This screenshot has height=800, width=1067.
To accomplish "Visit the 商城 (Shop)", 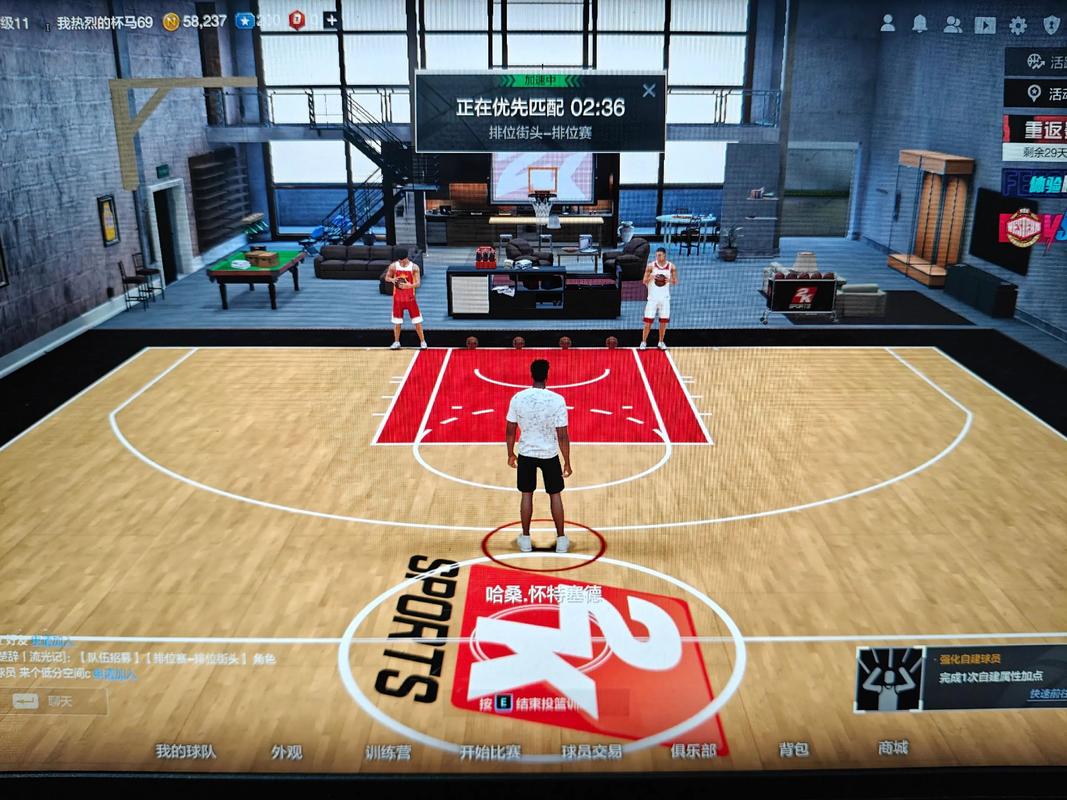I will coord(893,747).
